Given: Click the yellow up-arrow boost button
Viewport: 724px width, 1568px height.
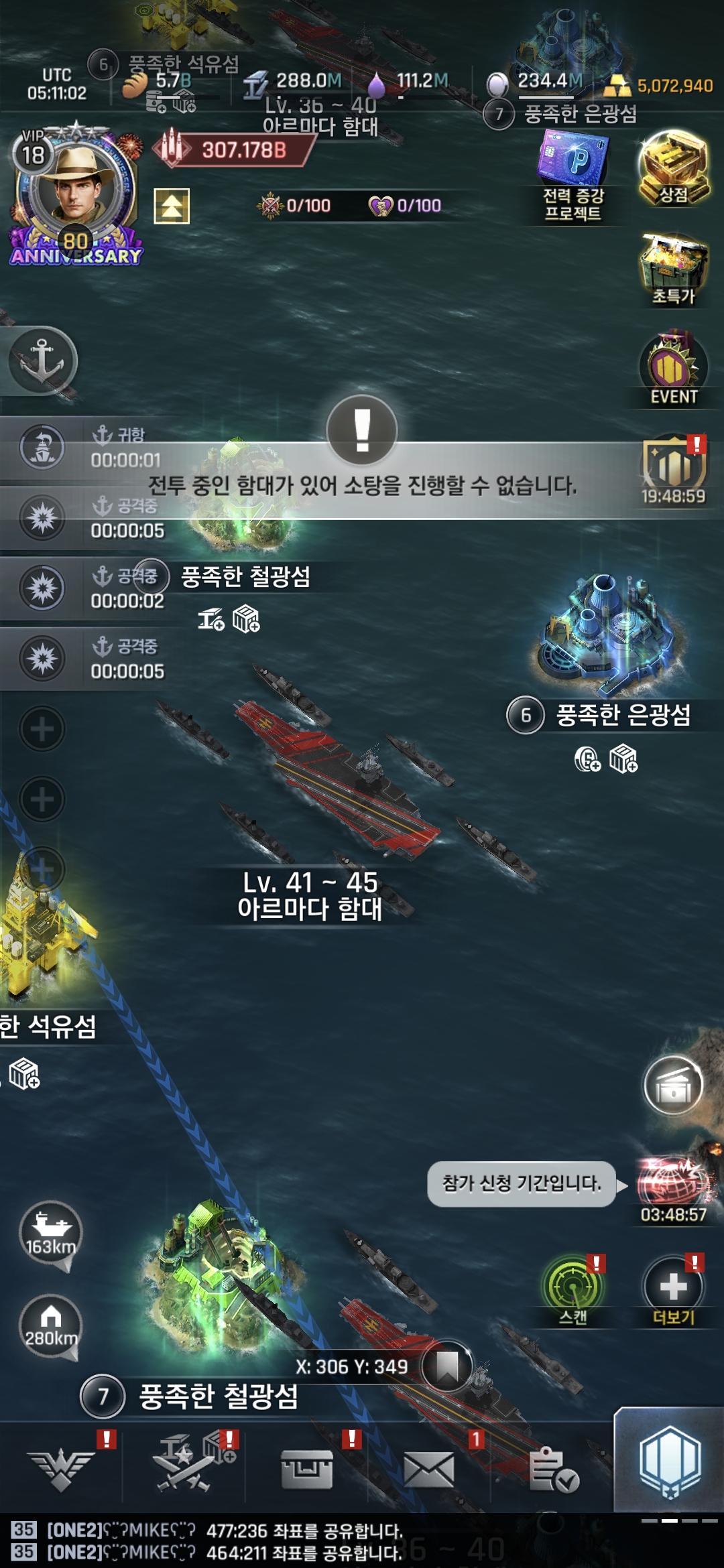Looking at the screenshot, I should point(172,206).
